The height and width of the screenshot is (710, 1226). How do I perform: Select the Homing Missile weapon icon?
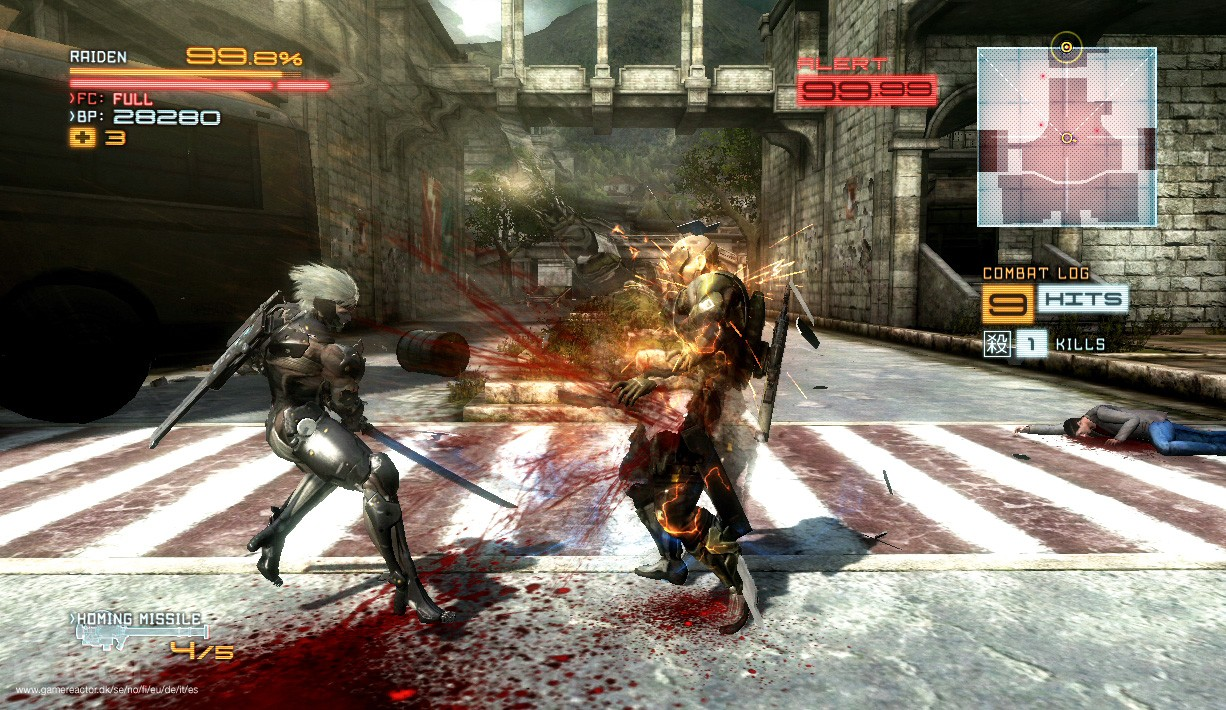coord(142,633)
